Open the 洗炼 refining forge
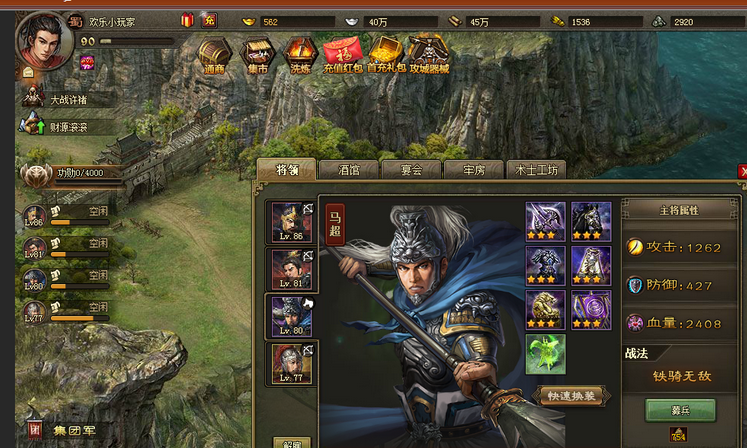The width and height of the screenshot is (747, 448). pyautogui.click(x=299, y=57)
